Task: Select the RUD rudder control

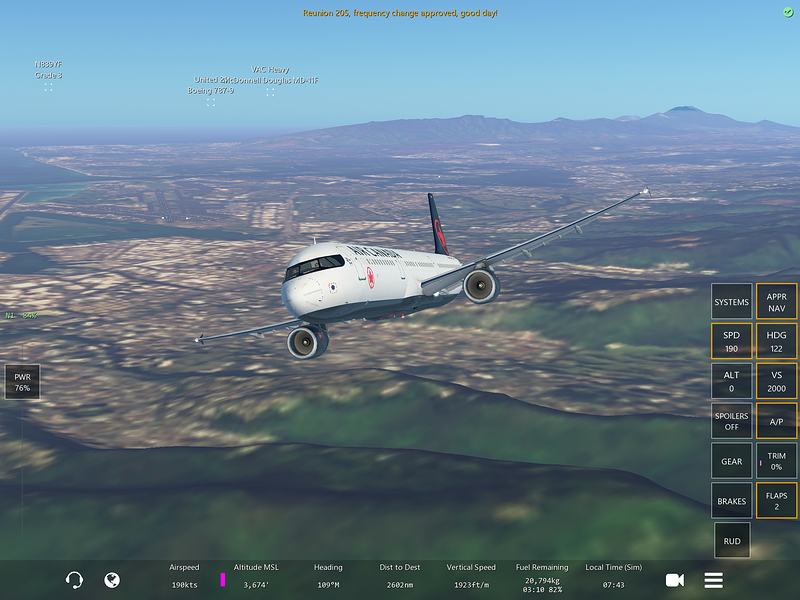Action: pos(731,541)
